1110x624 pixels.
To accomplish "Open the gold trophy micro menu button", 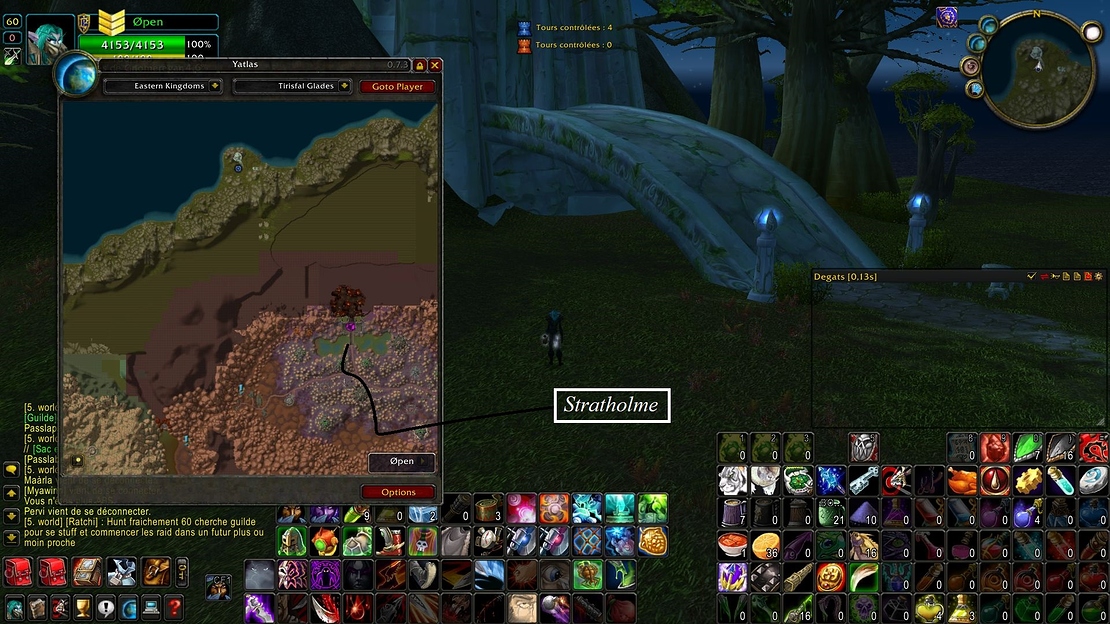I will click(x=83, y=607).
